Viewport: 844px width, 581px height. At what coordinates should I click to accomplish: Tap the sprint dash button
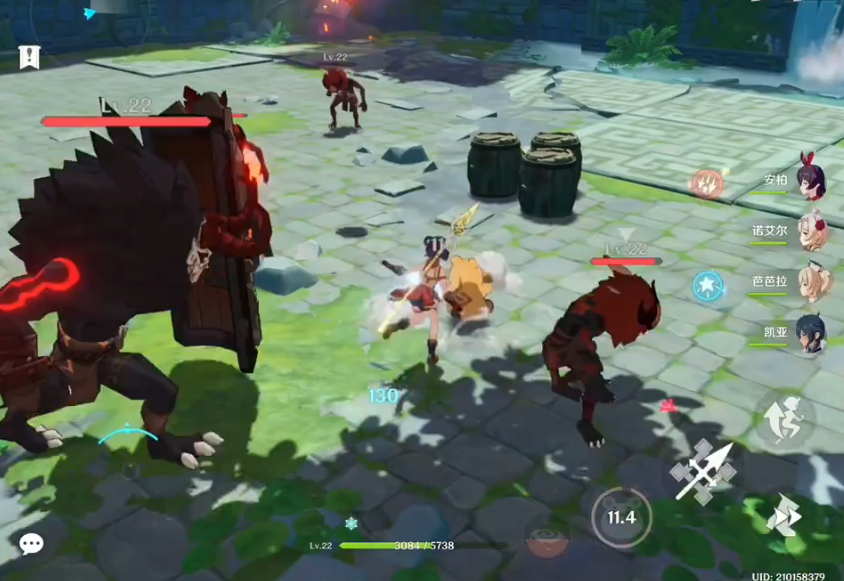[784, 515]
